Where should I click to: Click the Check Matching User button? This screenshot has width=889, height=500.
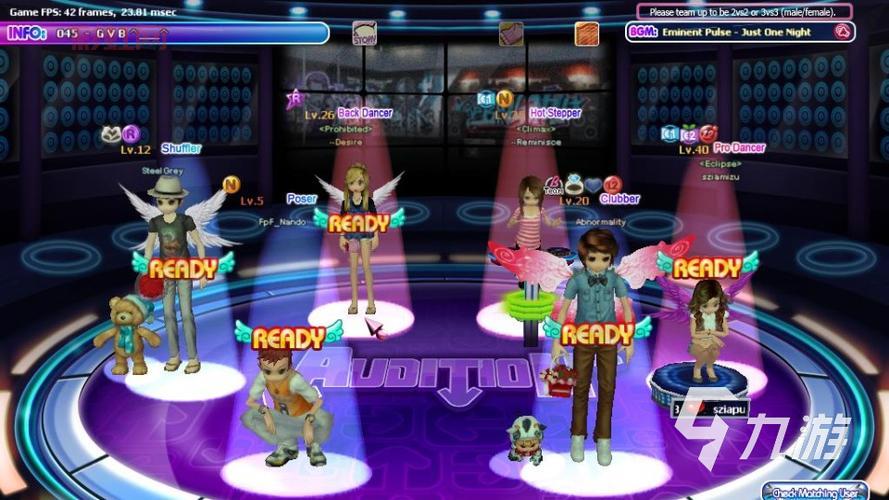[x=825, y=491]
